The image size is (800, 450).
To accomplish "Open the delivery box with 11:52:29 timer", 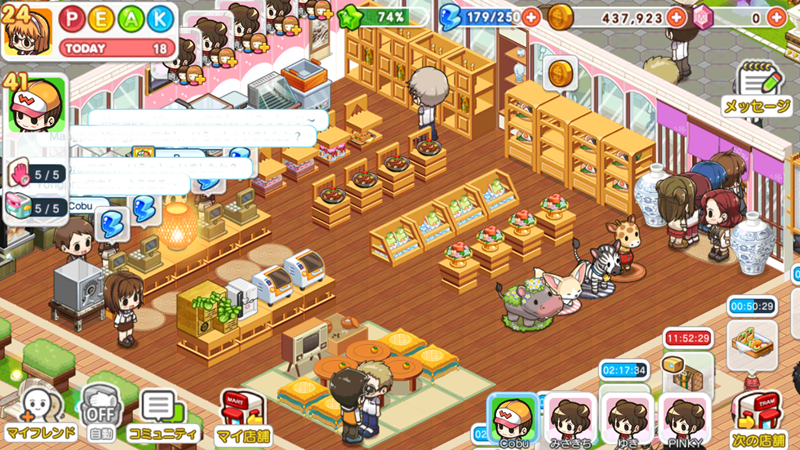I will coord(686,372).
